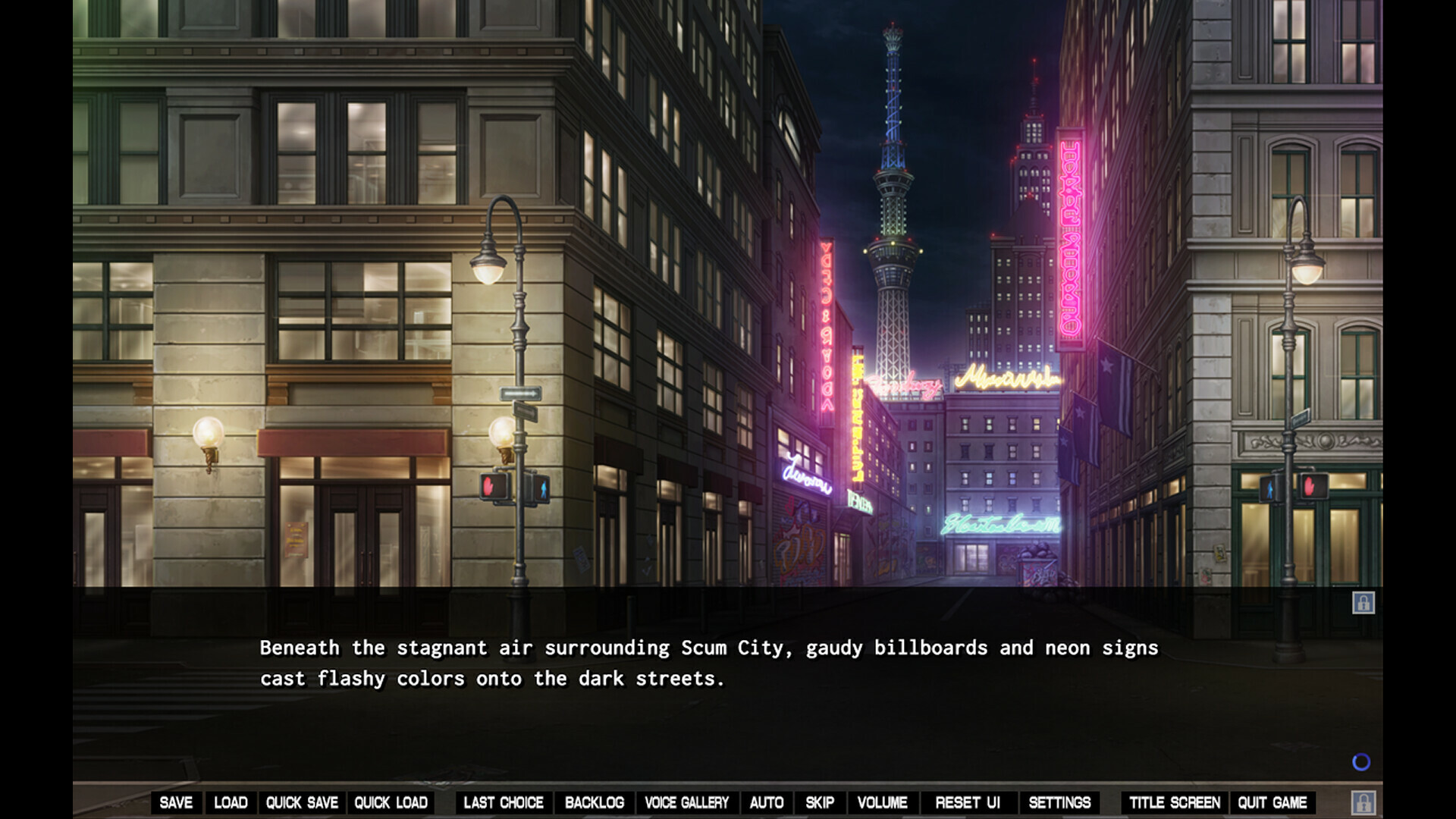Select Quick Save on the bottom bar
Image resolution: width=1456 pixels, height=819 pixels.
pyautogui.click(x=301, y=802)
